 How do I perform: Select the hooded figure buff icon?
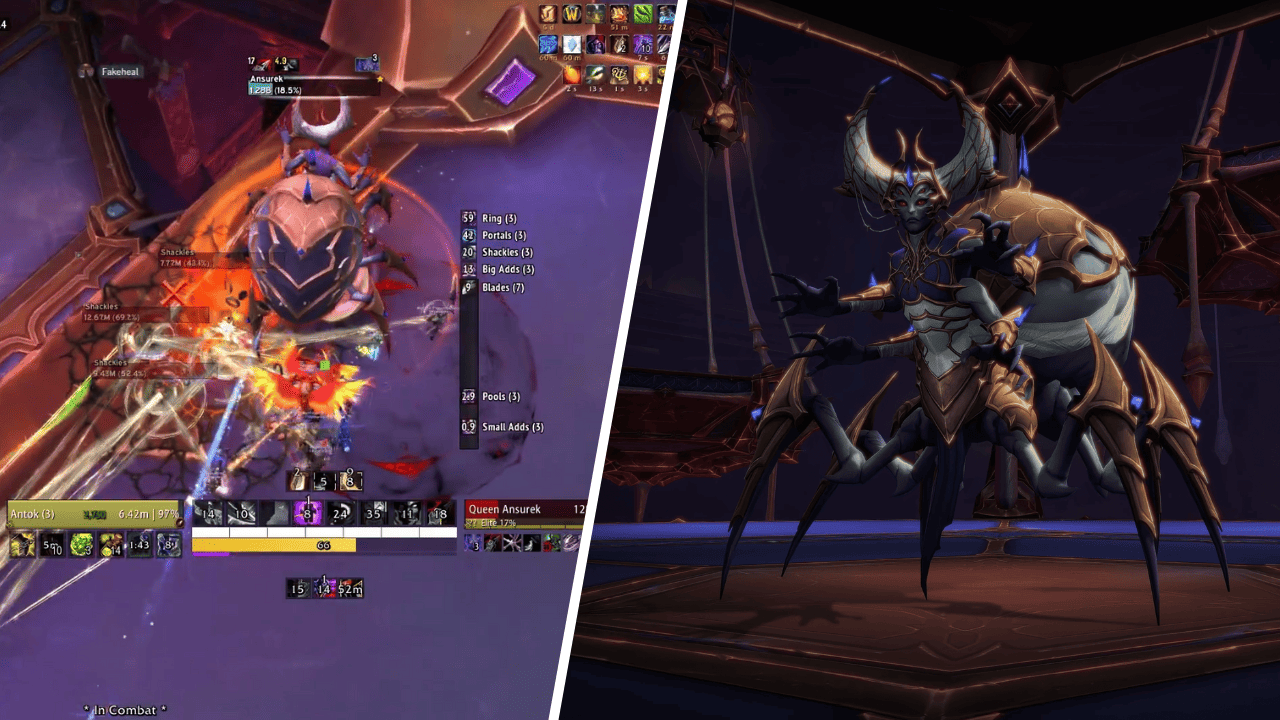(595, 45)
